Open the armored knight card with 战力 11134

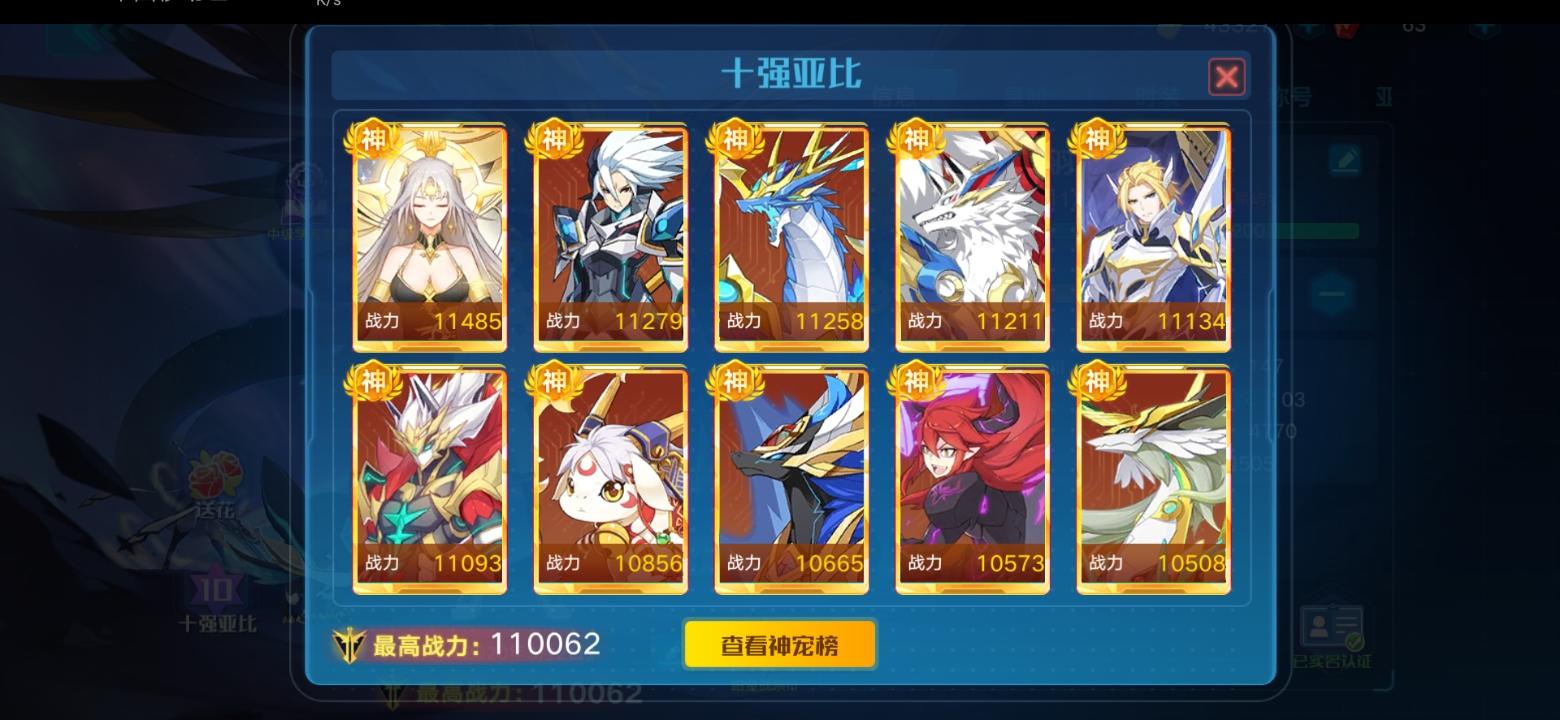tap(1153, 235)
